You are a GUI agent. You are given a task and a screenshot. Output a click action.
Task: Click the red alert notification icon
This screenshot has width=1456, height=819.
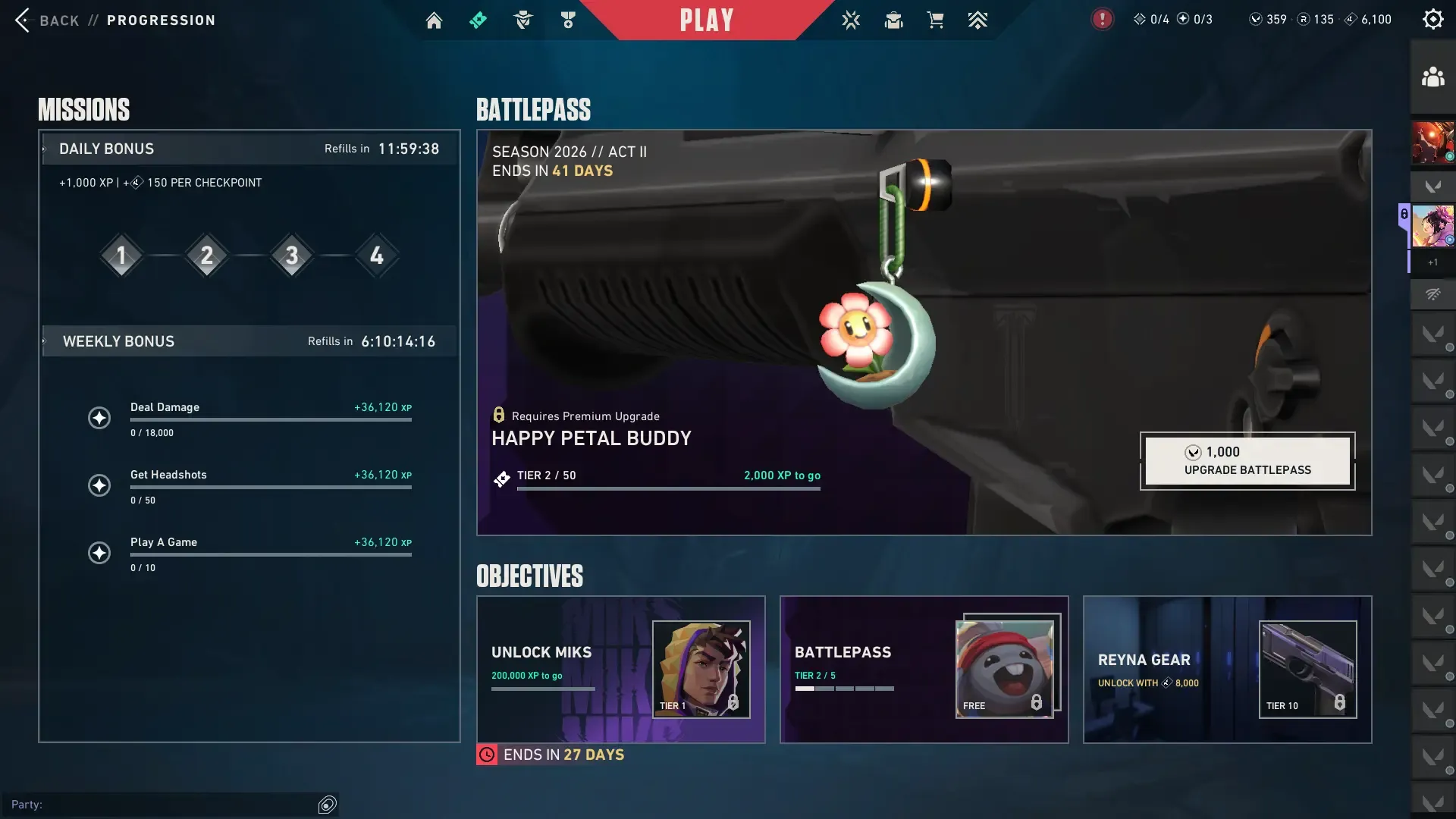(x=1102, y=20)
